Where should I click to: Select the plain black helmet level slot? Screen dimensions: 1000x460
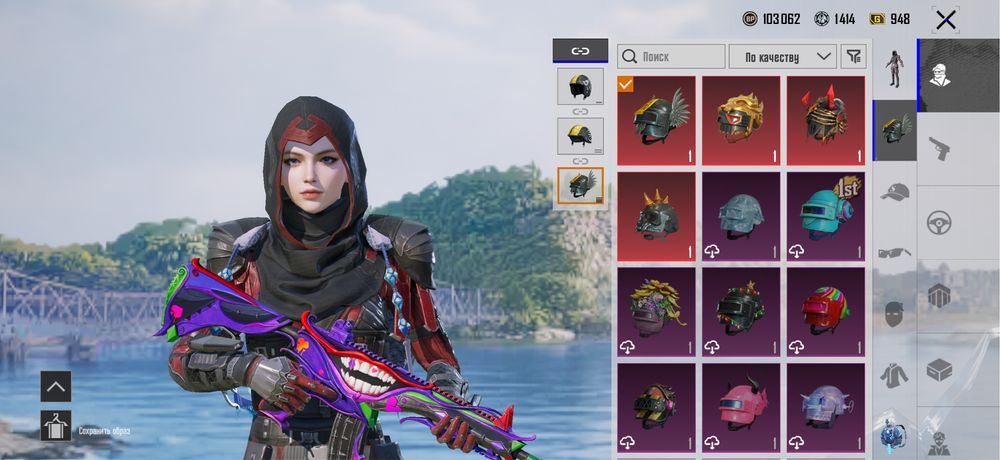(580, 87)
